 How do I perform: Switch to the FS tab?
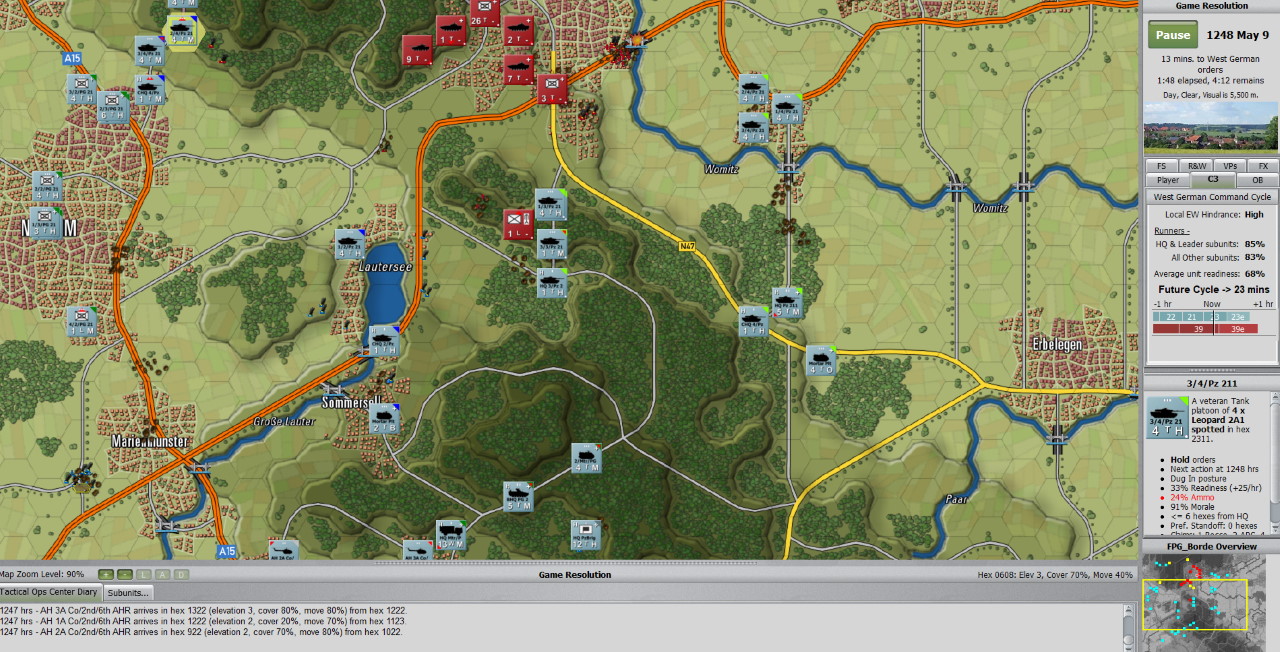1161,166
